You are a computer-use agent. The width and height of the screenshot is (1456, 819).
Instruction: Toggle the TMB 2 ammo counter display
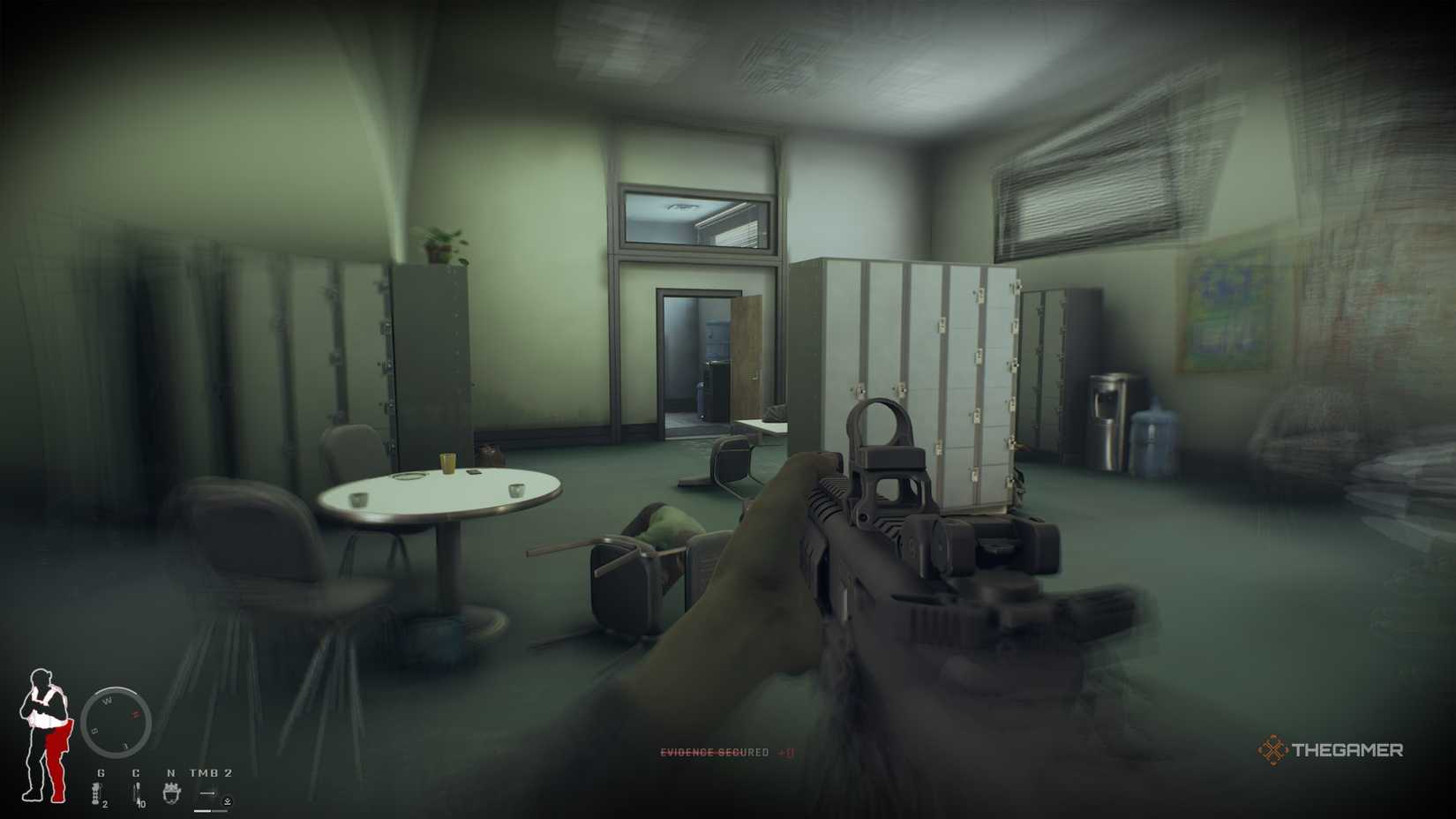pyautogui.click(x=210, y=772)
